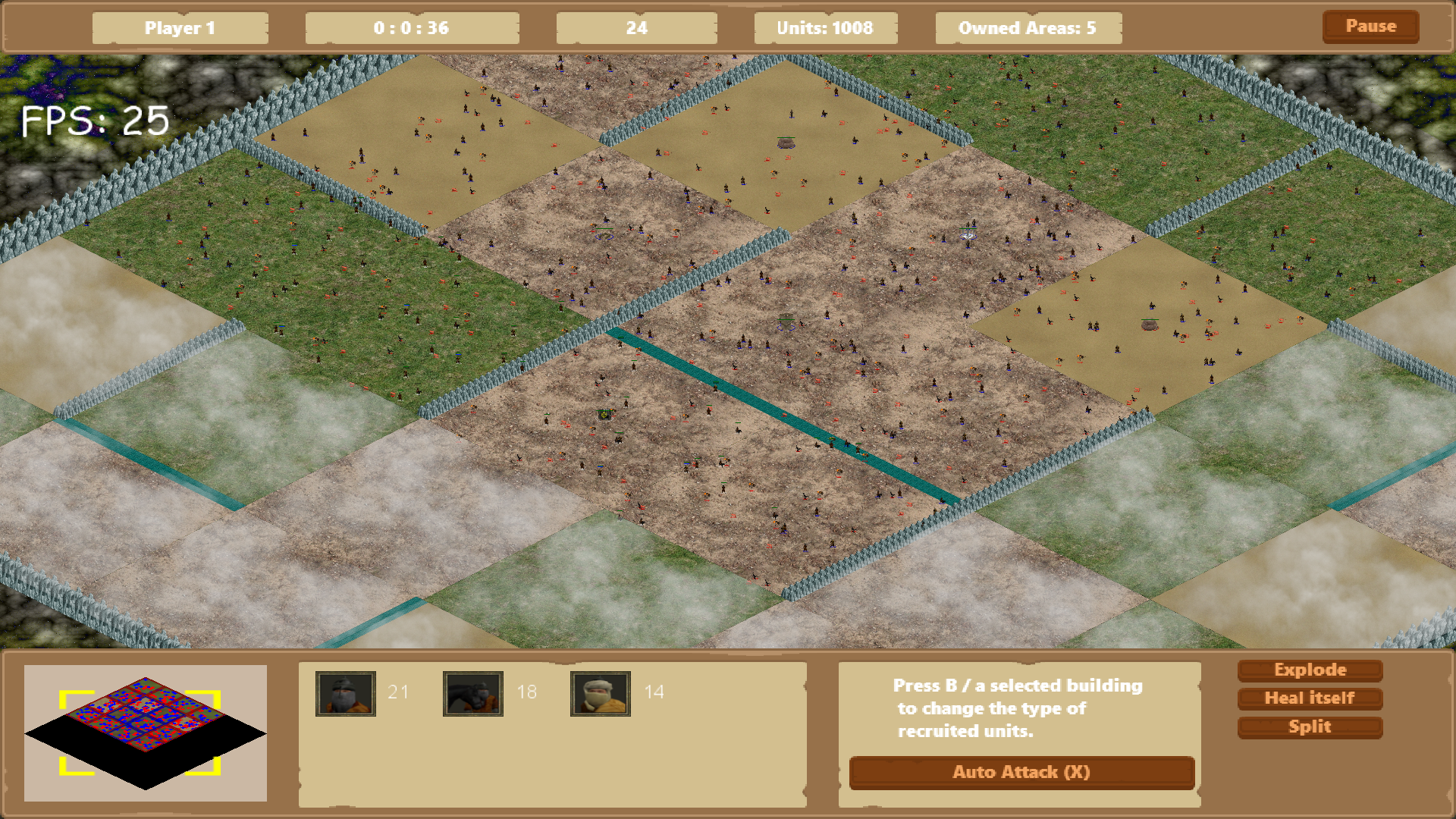Pause the game
The height and width of the screenshot is (819, 1456).
coord(1370,27)
